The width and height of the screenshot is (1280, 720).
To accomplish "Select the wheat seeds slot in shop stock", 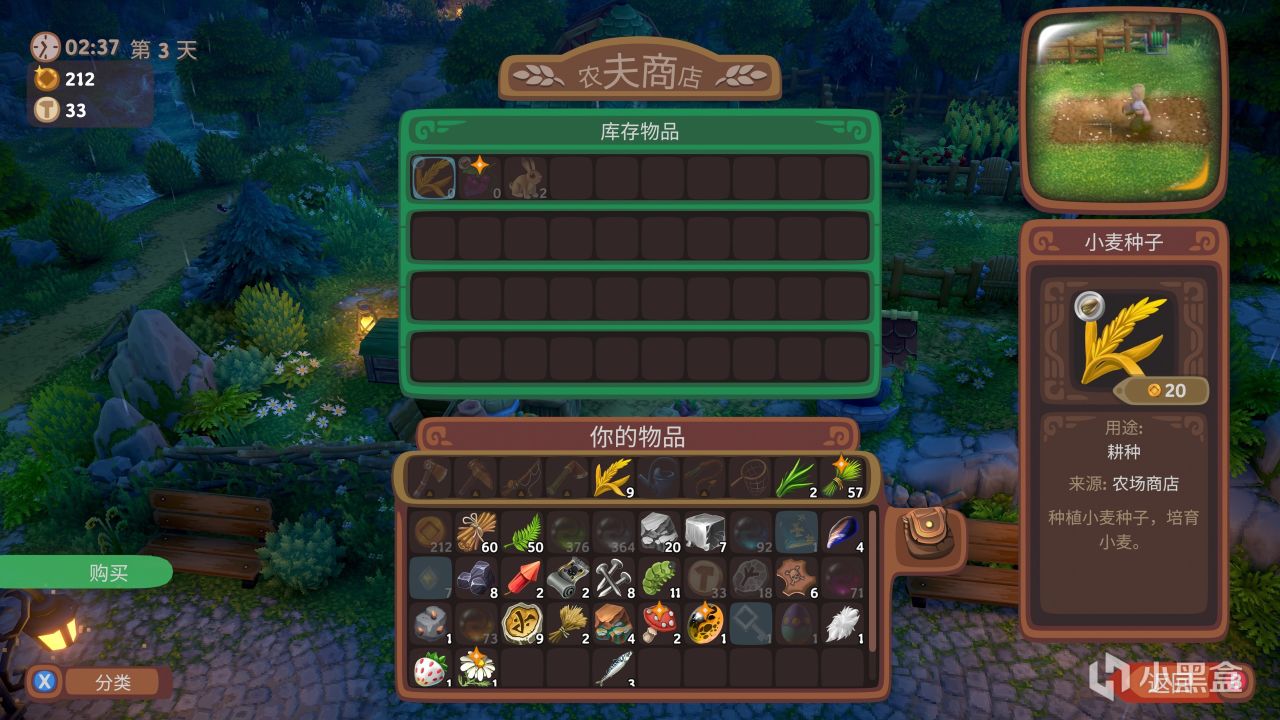I will [x=432, y=178].
